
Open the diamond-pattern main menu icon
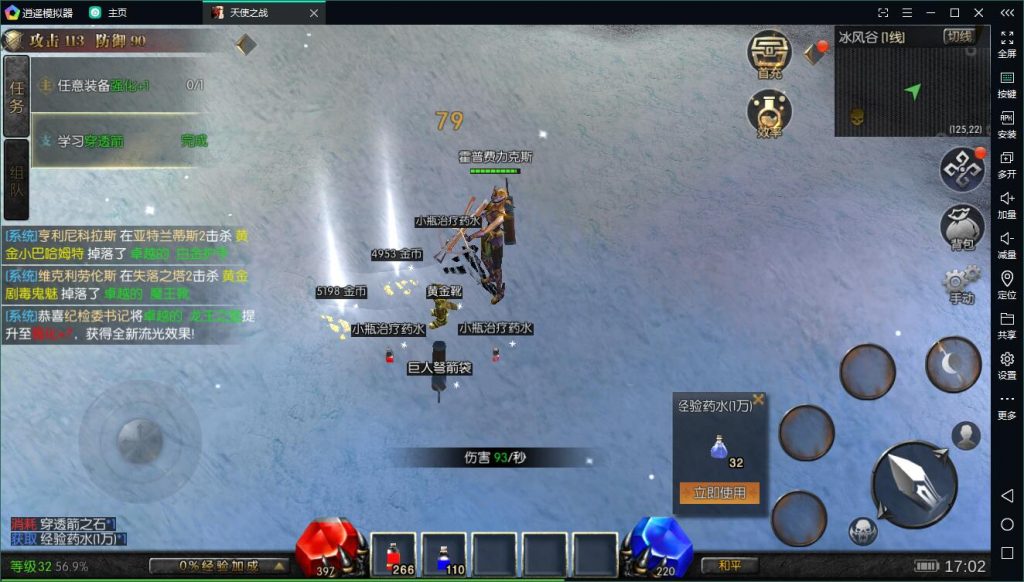tap(962, 170)
